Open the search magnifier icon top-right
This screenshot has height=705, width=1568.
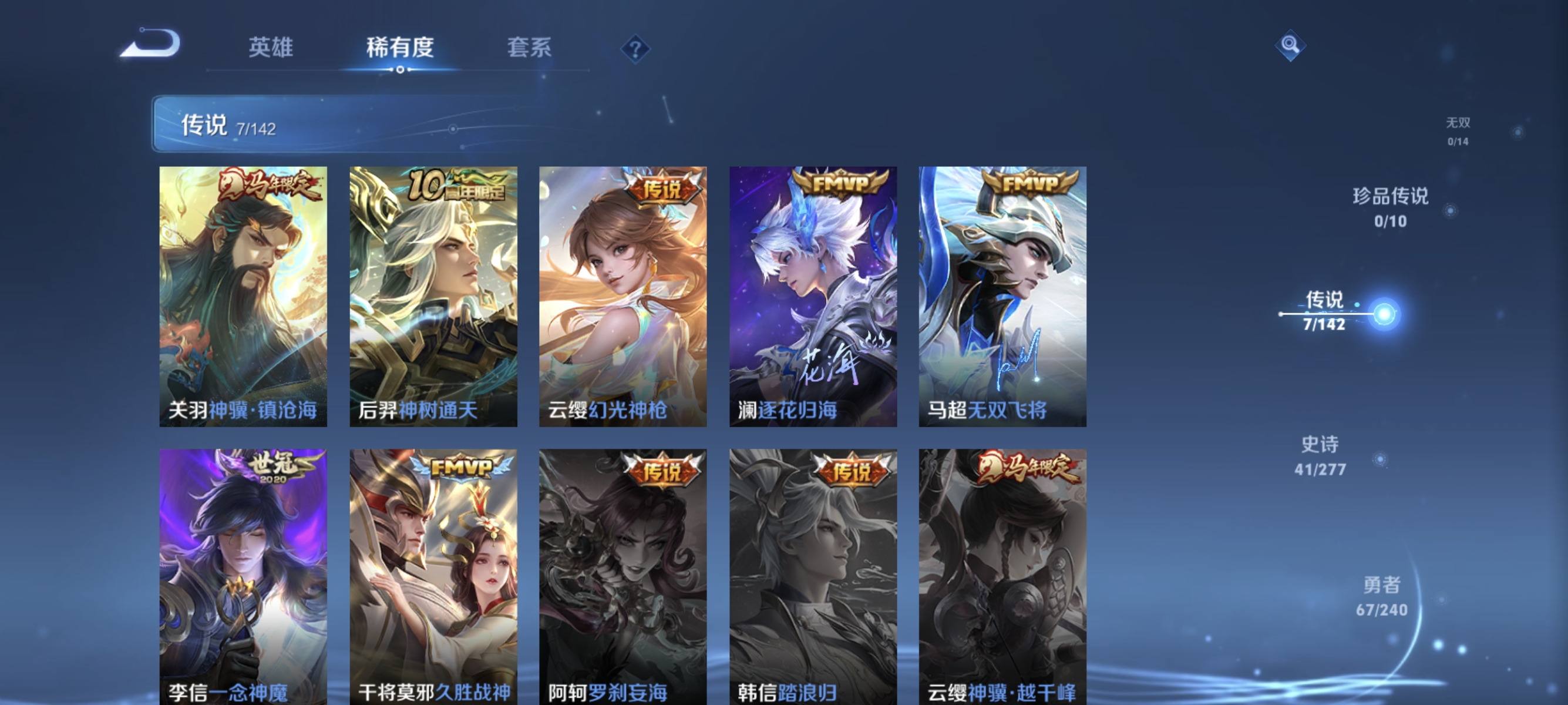(x=1292, y=45)
